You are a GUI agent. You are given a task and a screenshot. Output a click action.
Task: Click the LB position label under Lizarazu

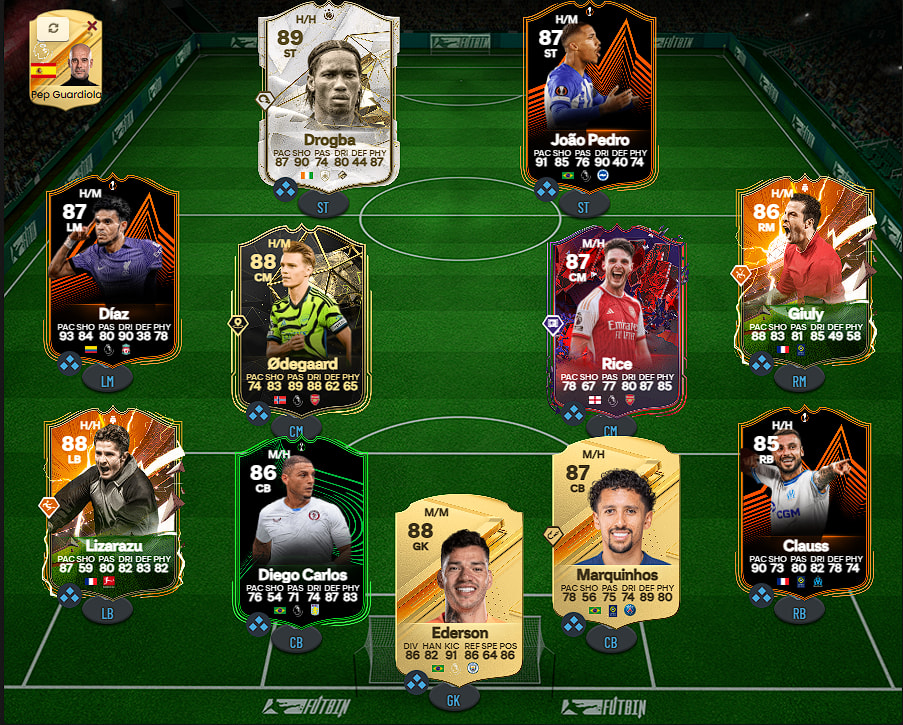pyautogui.click(x=107, y=610)
